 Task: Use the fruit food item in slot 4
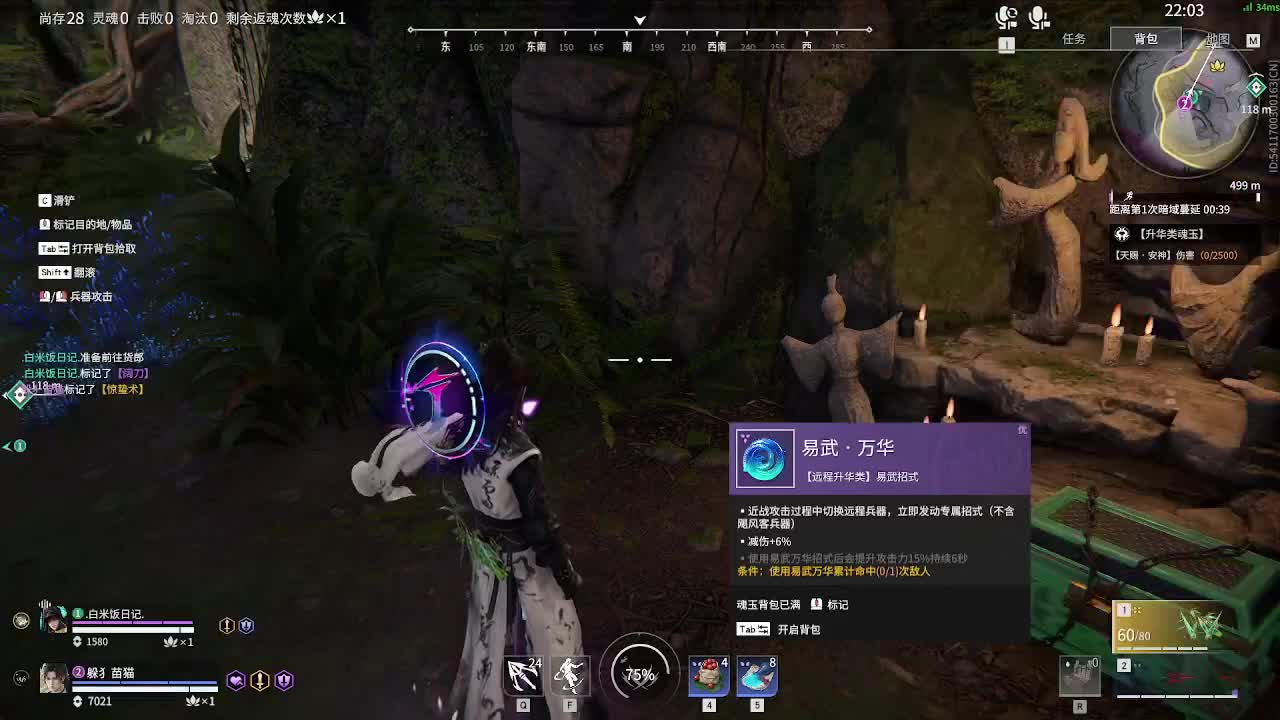[708, 675]
